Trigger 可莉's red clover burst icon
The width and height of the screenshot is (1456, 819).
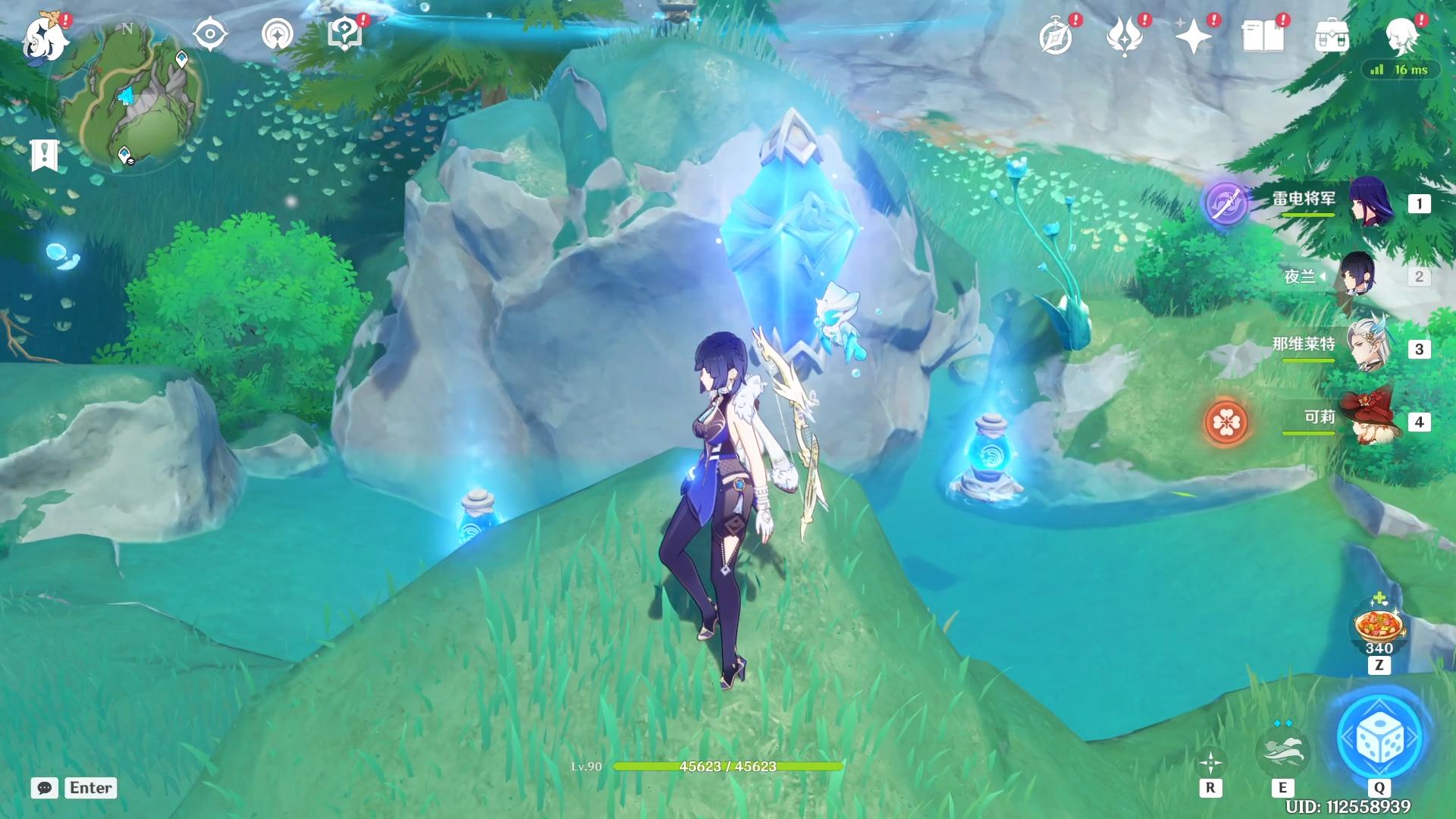click(x=1225, y=422)
